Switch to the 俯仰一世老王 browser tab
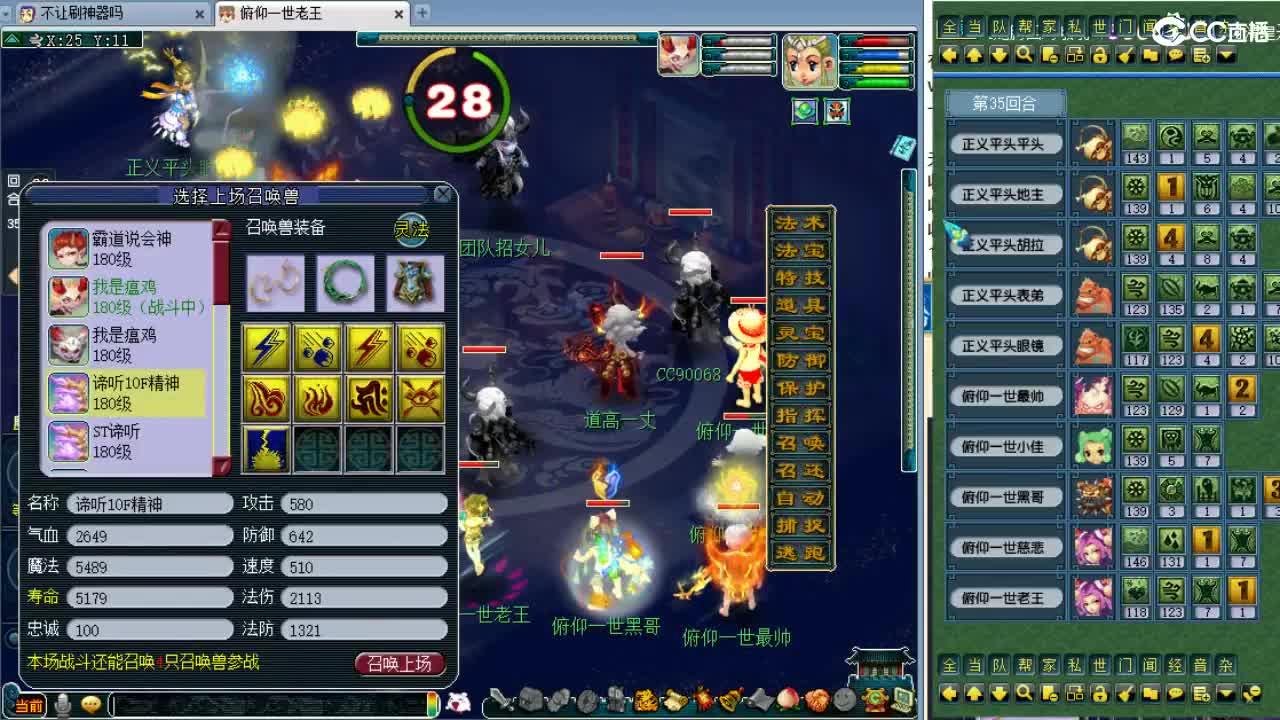The width and height of the screenshot is (1280, 720). pos(290,14)
